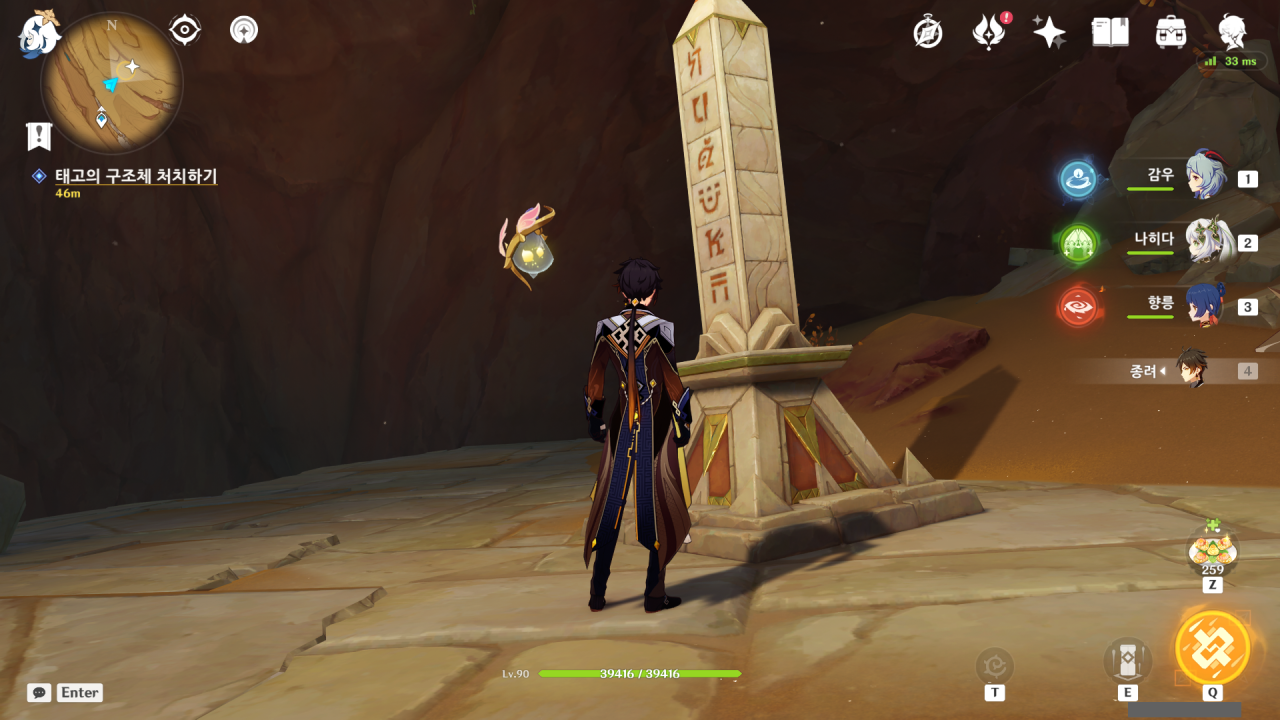
Task: Open the Paimon menu icon
Action: (x=40, y=32)
